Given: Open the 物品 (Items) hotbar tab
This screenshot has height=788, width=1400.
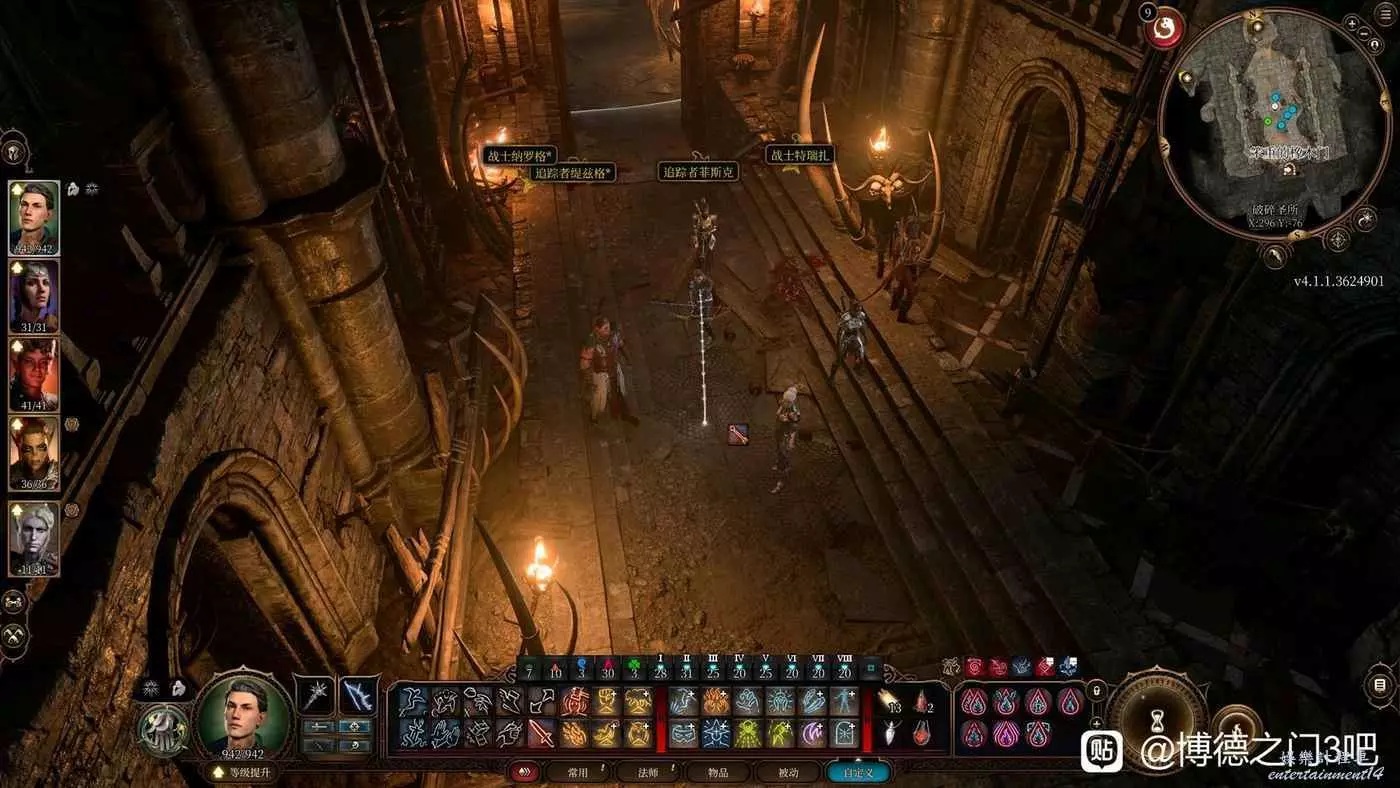Looking at the screenshot, I should tap(719, 772).
